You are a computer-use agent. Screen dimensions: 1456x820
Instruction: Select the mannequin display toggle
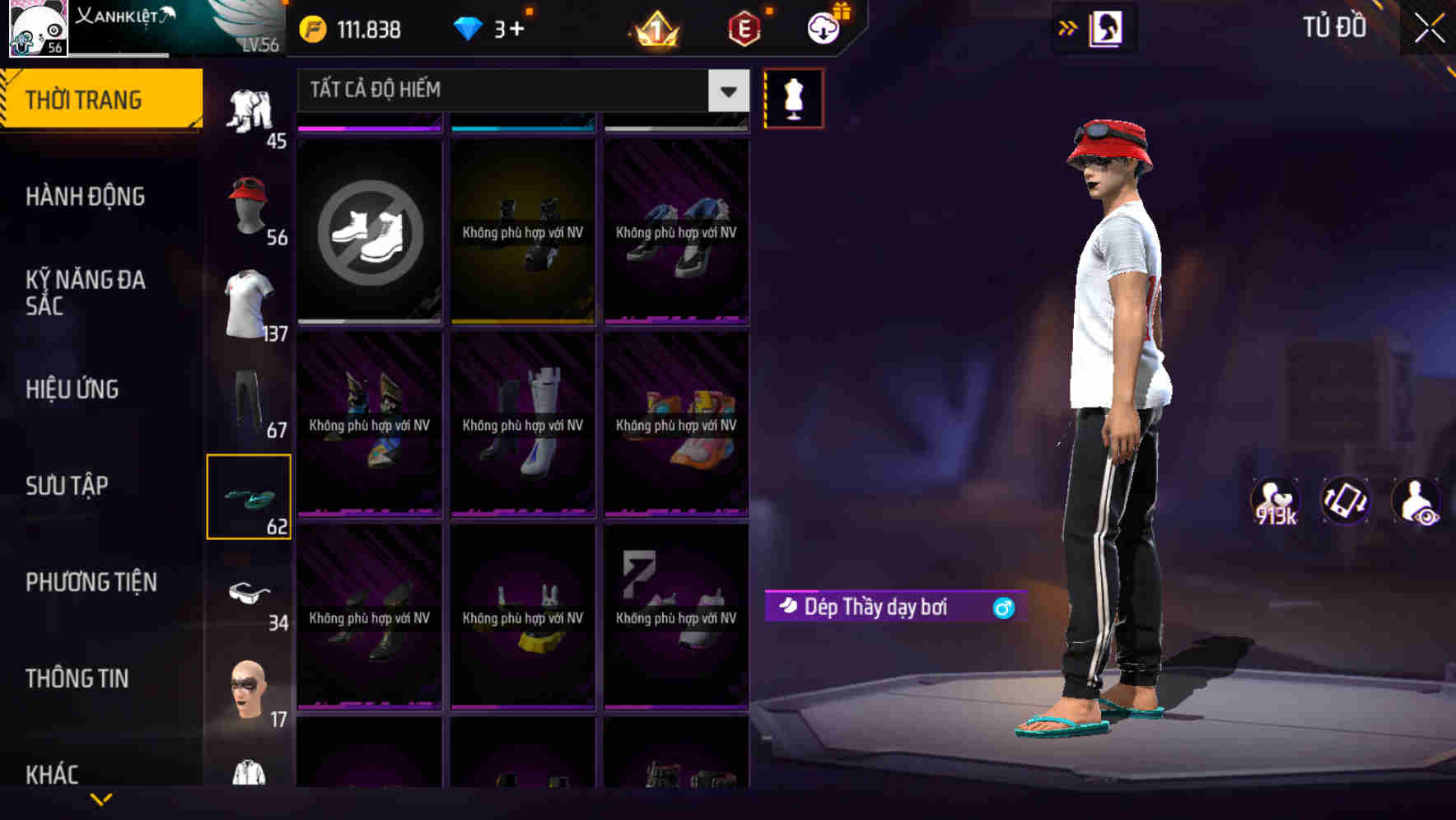coord(793,97)
